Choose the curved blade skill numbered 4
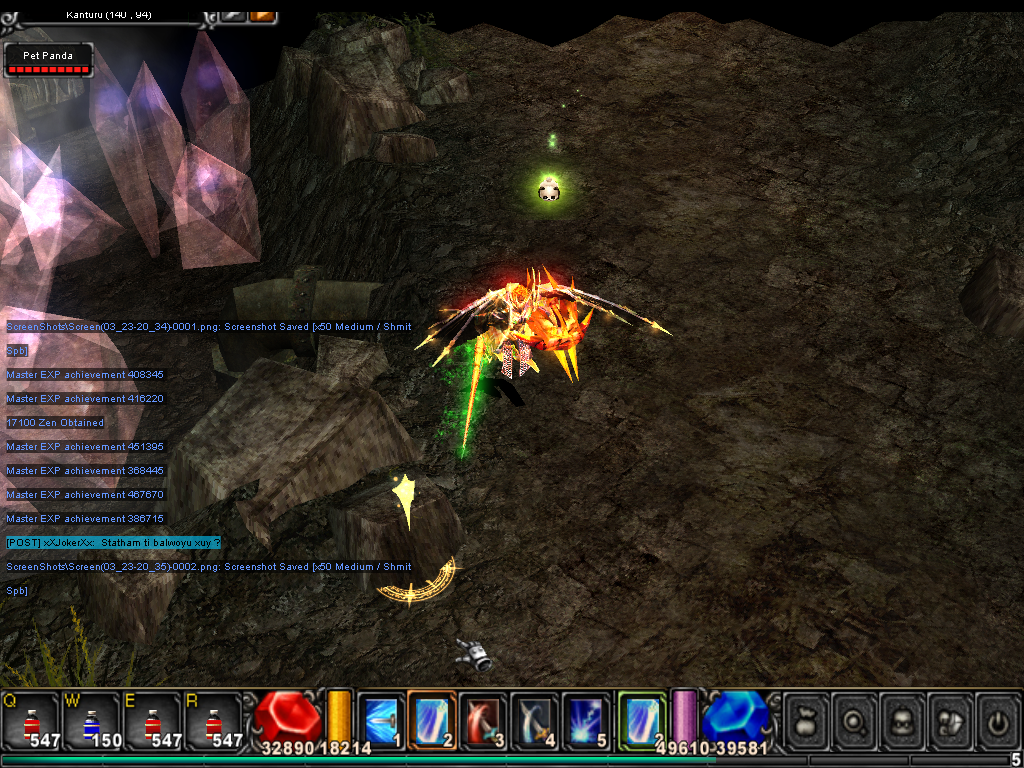 coord(535,720)
